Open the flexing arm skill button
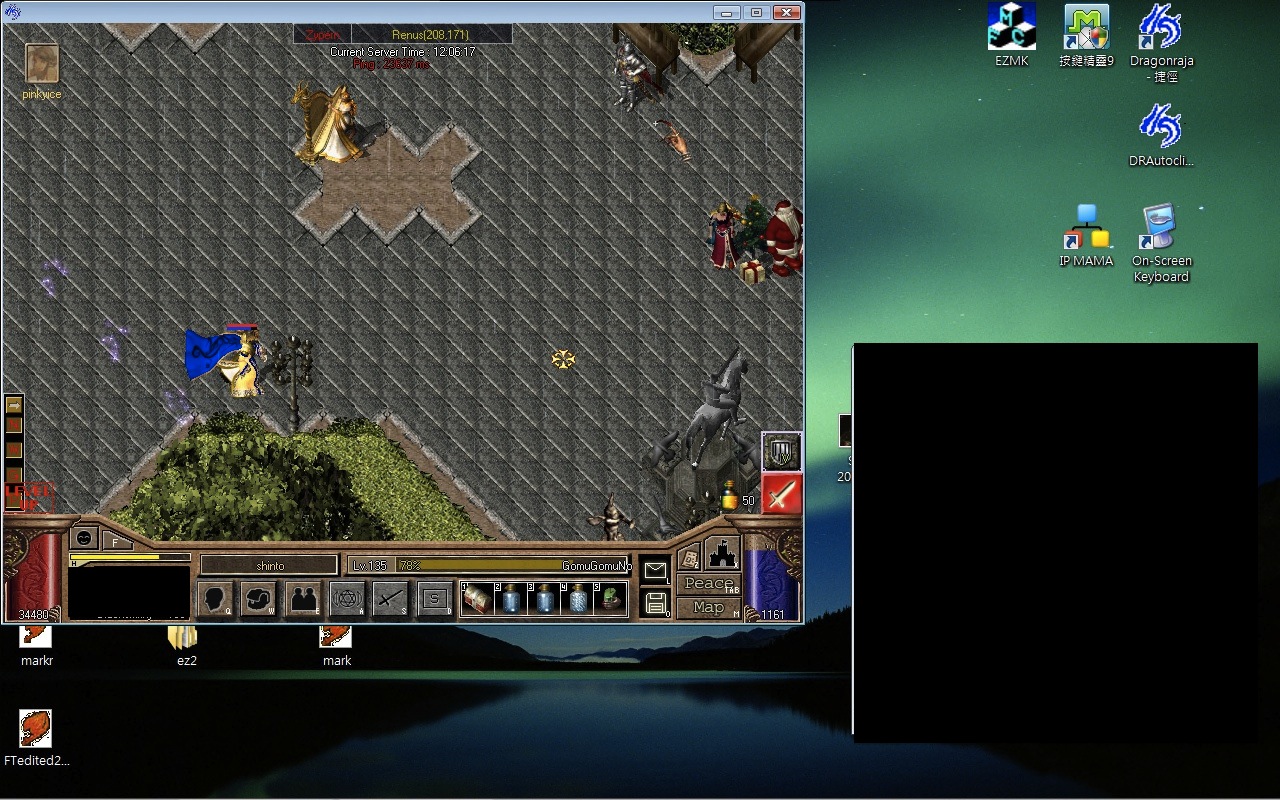1280x800 pixels. (258, 599)
